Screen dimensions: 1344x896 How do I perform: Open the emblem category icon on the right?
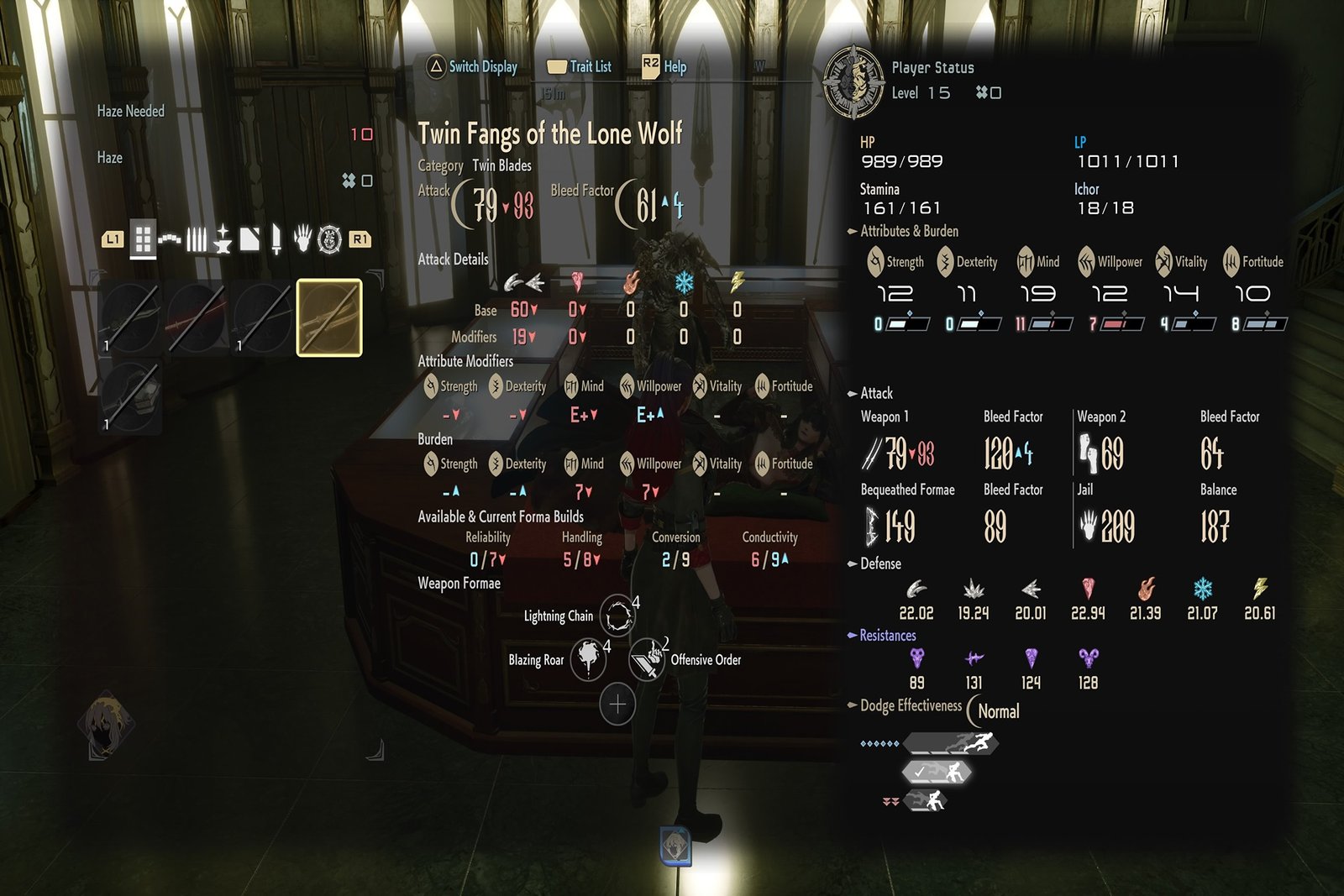tap(329, 238)
